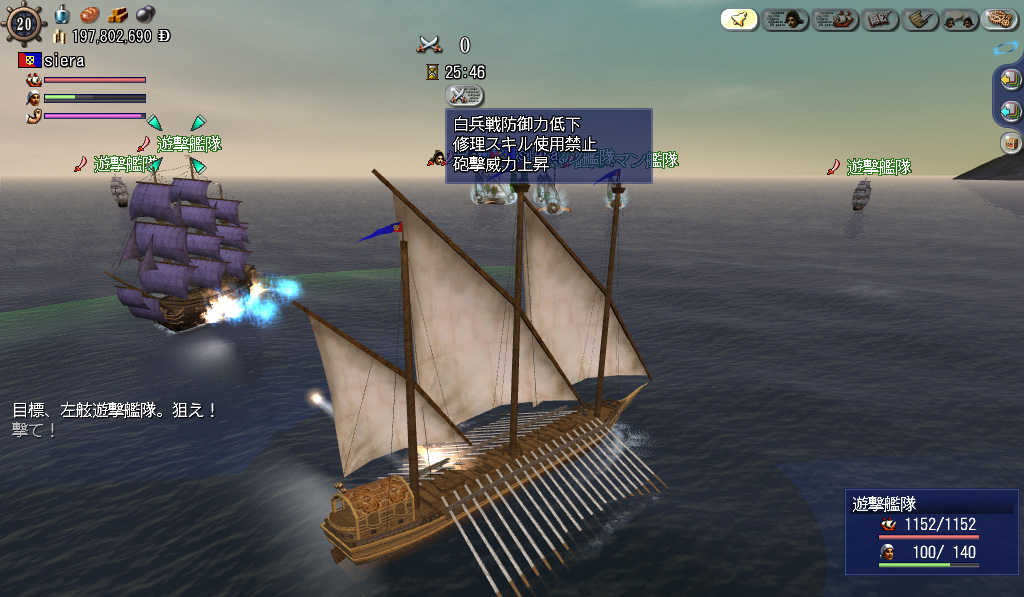1024x597 pixels.
Task: Open the ship information menu
Action: [x=836, y=19]
